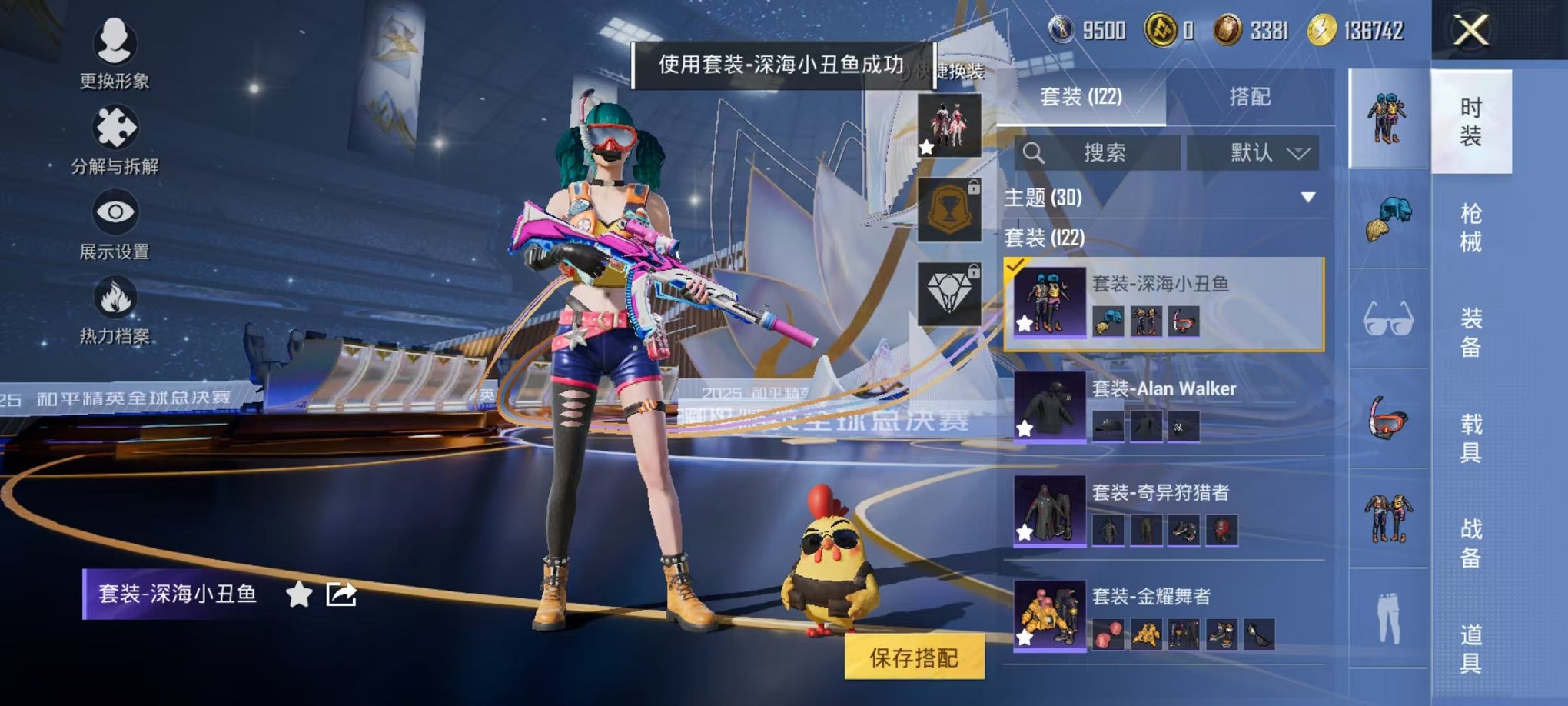1568x706 pixels.
Task: Collapse the 主题 (30) section
Action: [x=1309, y=197]
